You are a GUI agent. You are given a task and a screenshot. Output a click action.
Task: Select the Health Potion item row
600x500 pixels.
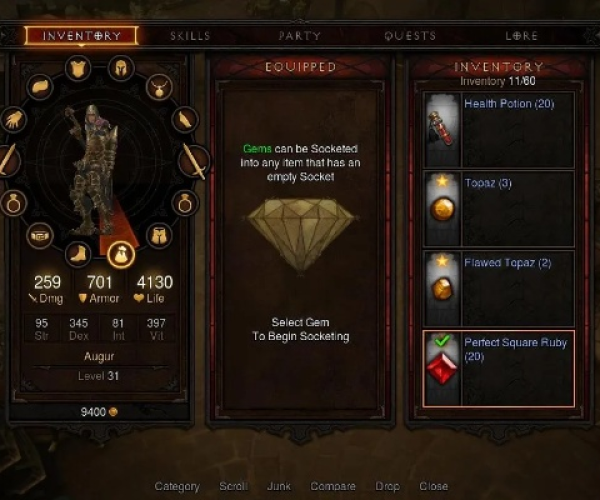pos(499,130)
